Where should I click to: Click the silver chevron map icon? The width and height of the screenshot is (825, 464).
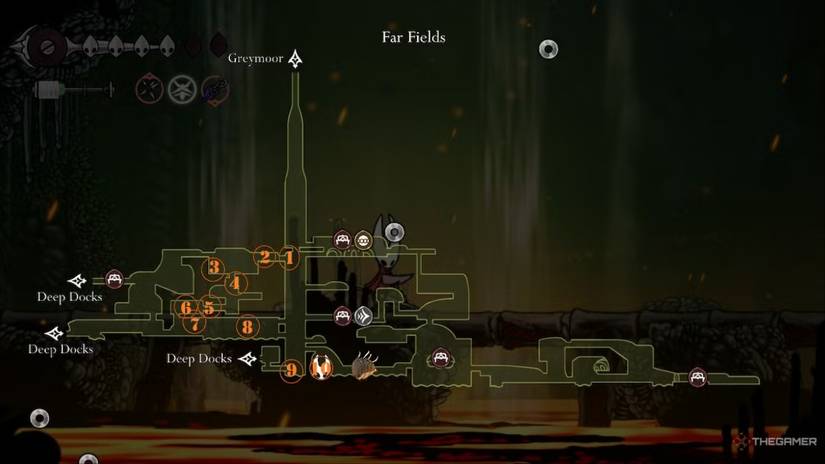click(363, 316)
